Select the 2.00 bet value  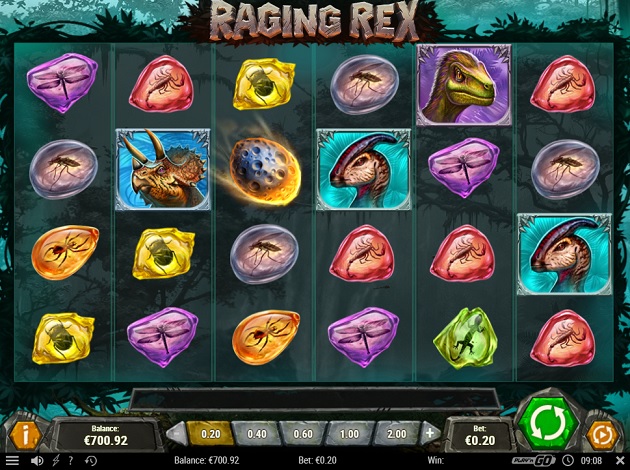tap(396, 434)
